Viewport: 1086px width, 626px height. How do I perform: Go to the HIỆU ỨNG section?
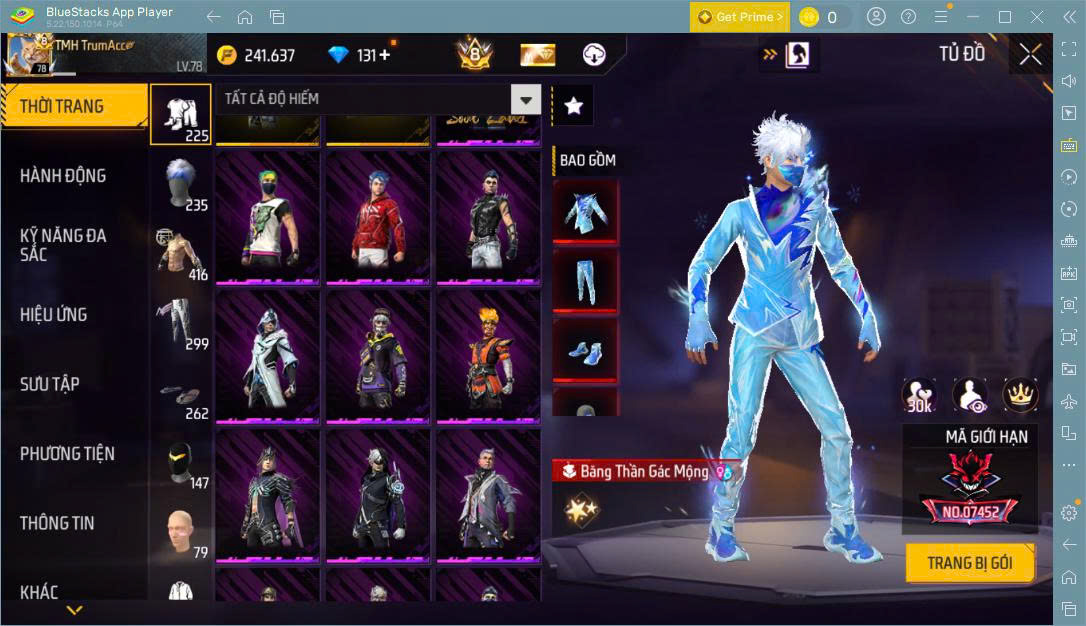coord(54,315)
